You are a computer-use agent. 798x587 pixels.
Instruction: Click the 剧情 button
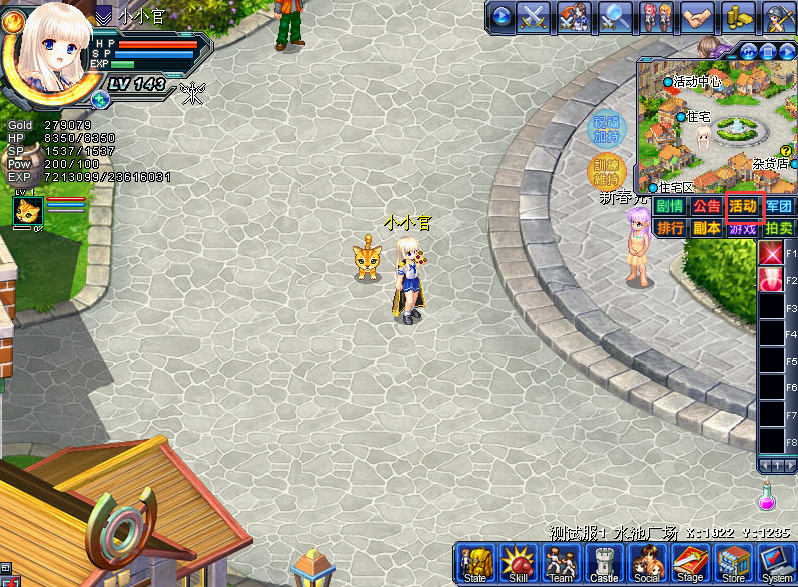[670, 206]
